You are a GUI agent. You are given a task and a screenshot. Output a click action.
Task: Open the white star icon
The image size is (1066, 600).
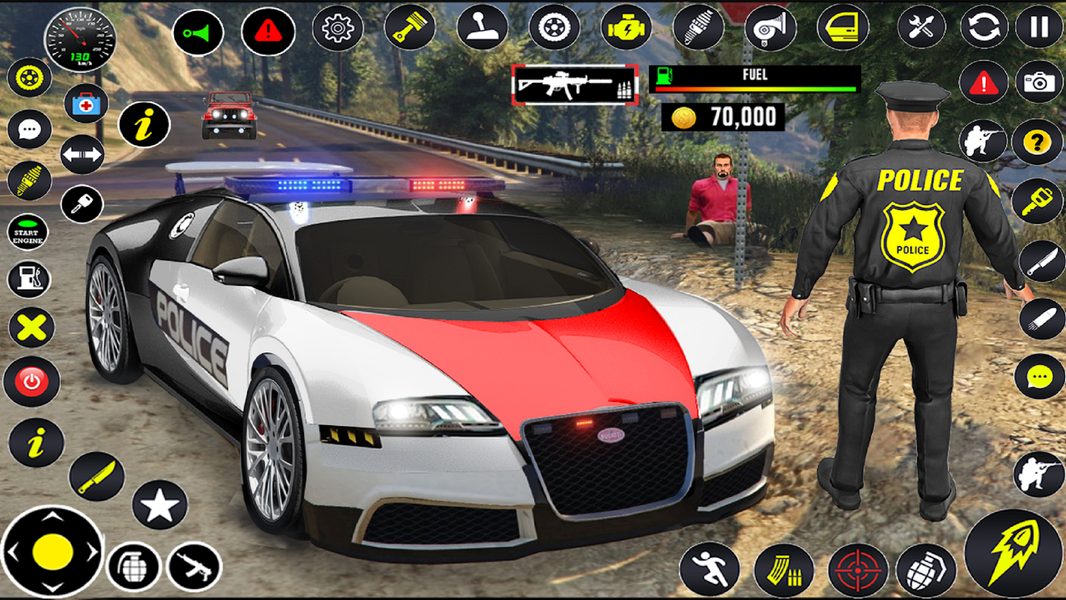click(x=159, y=505)
